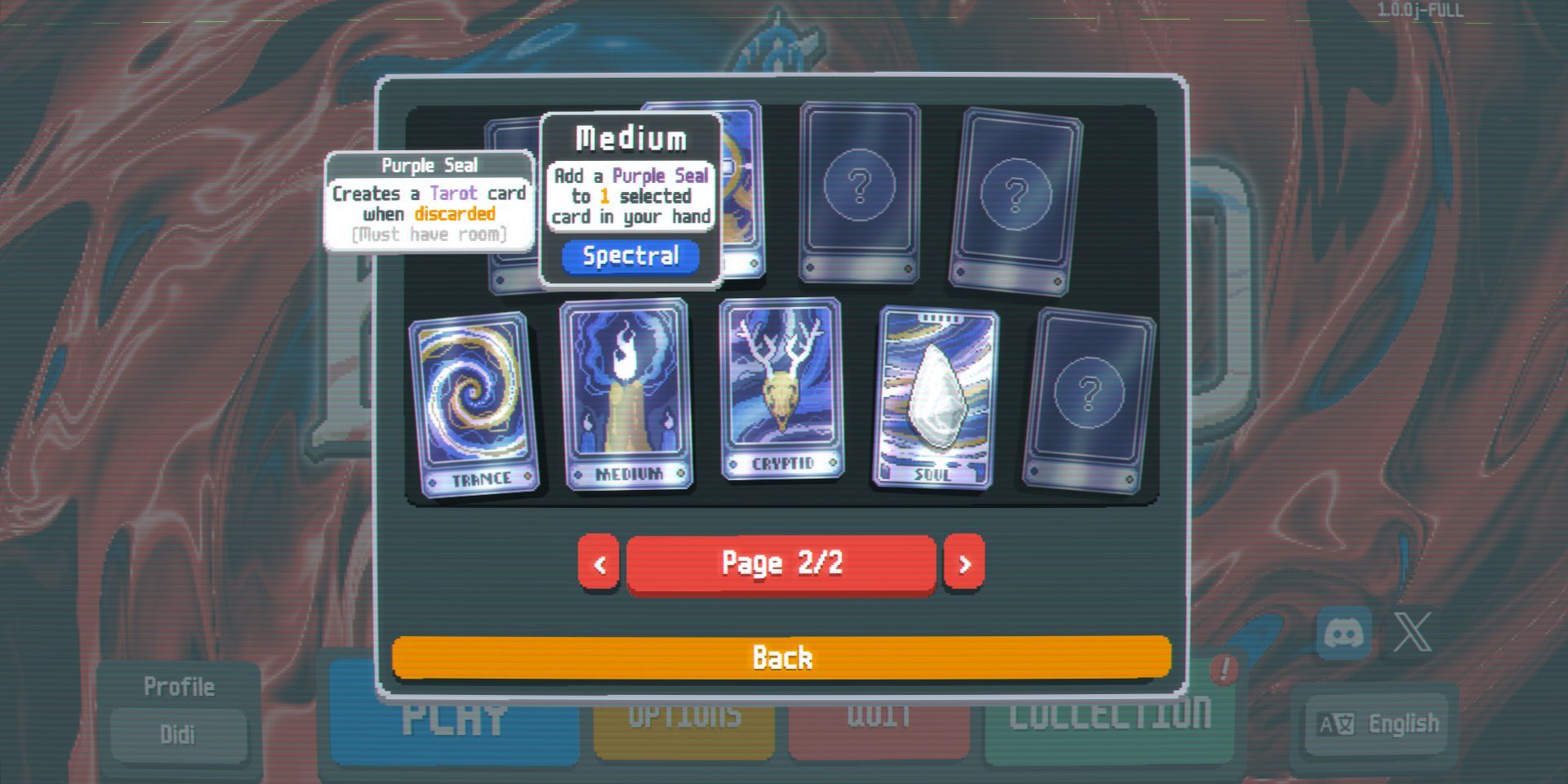Open the Discord community icon
The image size is (1568, 784).
pyautogui.click(x=1343, y=631)
